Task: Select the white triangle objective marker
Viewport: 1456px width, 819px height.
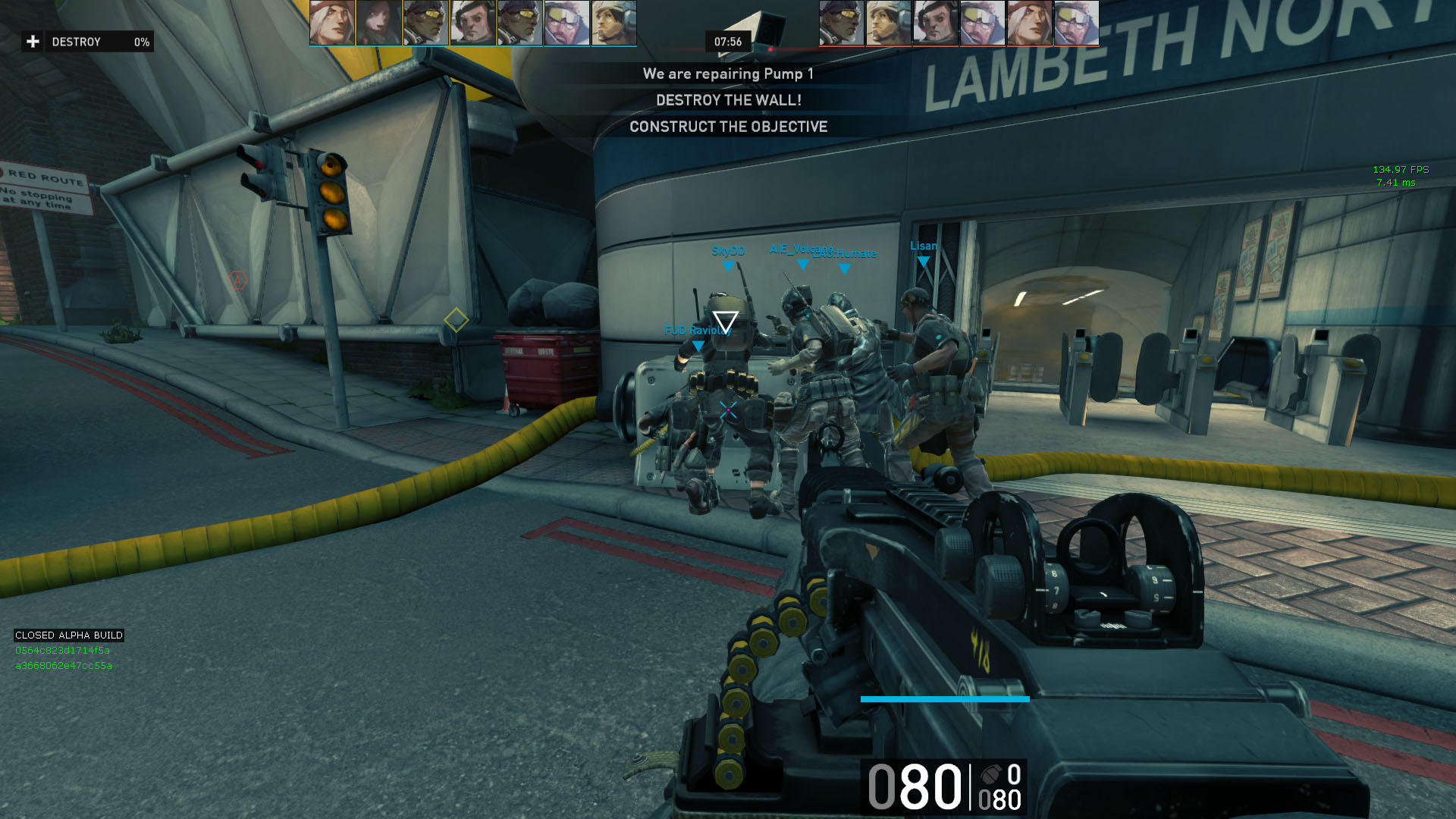Action: coord(725,322)
